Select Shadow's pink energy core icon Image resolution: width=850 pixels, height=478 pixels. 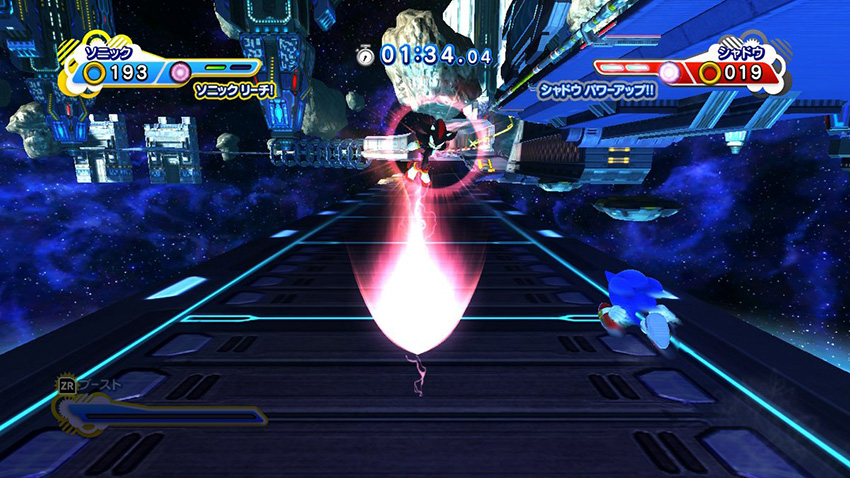click(668, 71)
